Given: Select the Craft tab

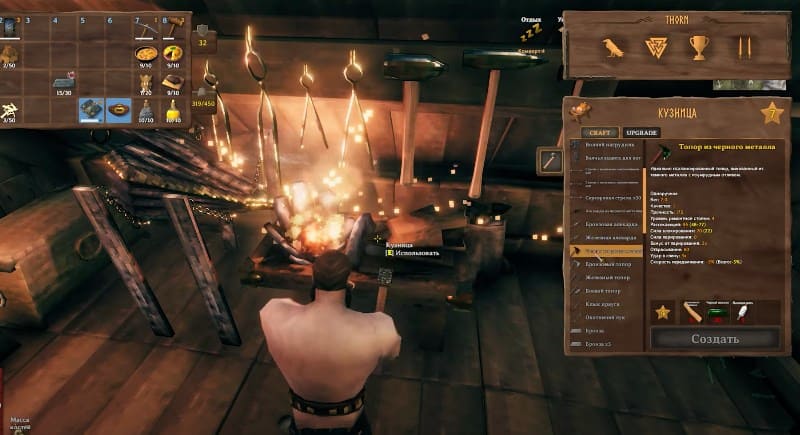Looking at the screenshot, I should coord(600,132).
